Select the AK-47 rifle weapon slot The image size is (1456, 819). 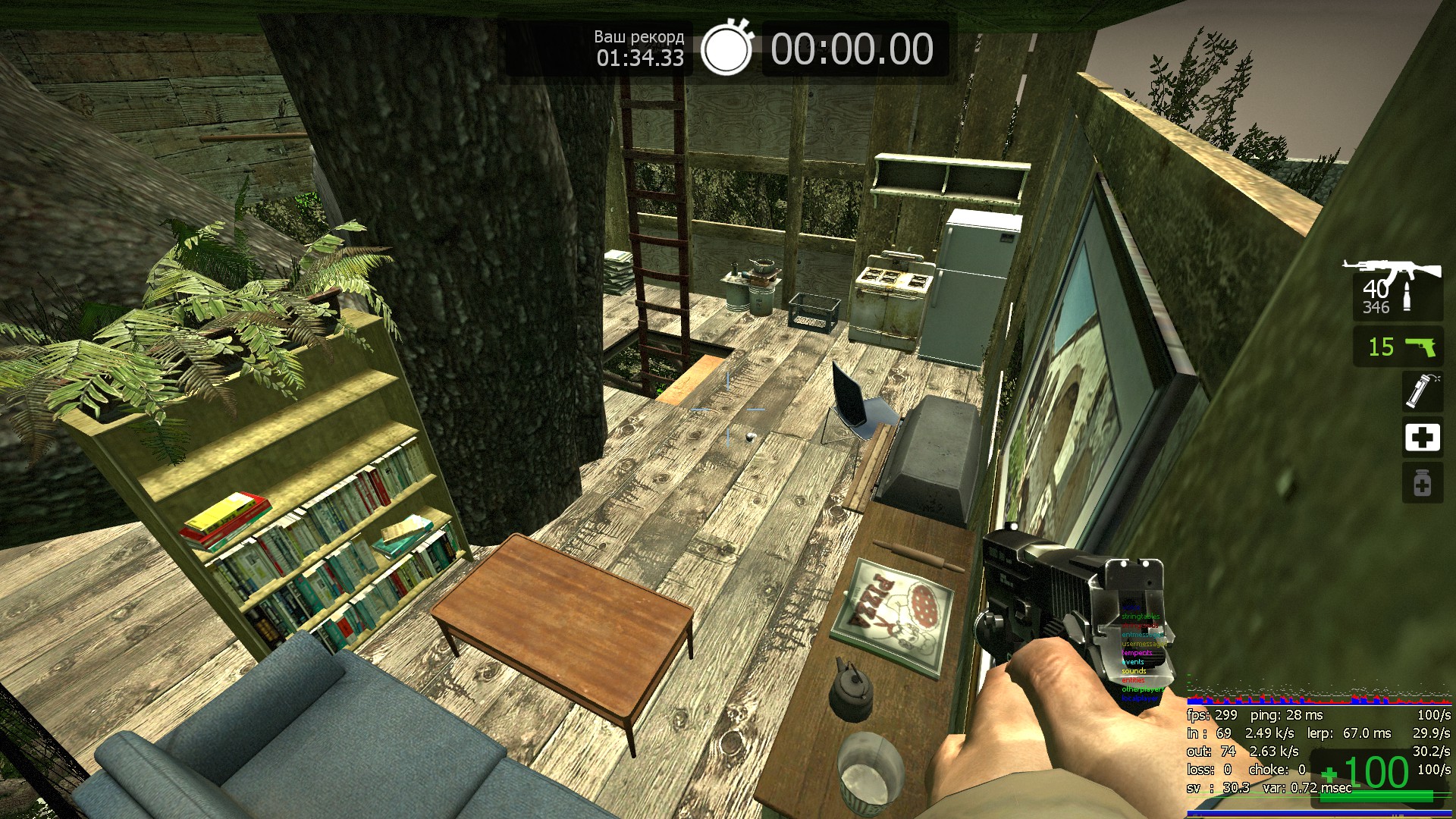[x=1397, y=288]
